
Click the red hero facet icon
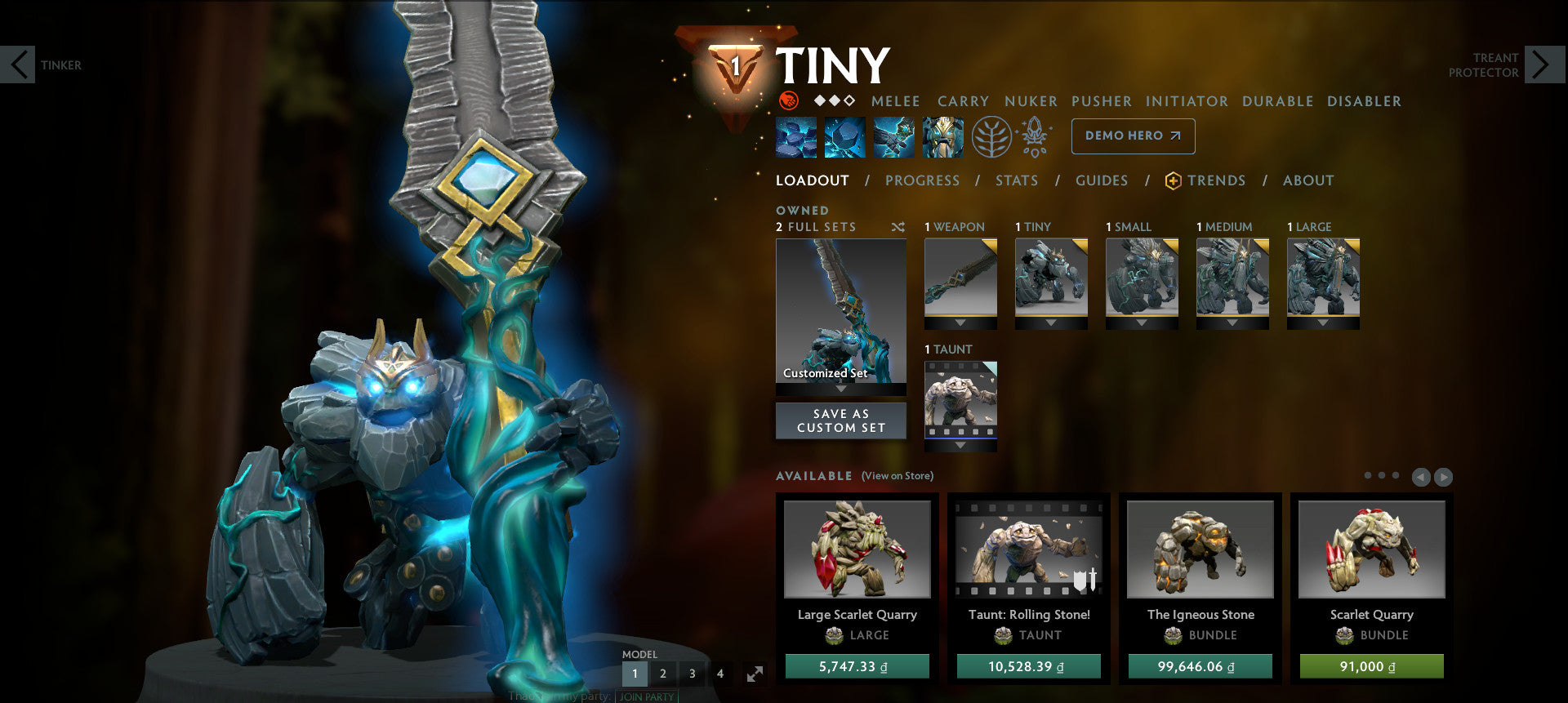pyautogui.click(x=788, y=101)
